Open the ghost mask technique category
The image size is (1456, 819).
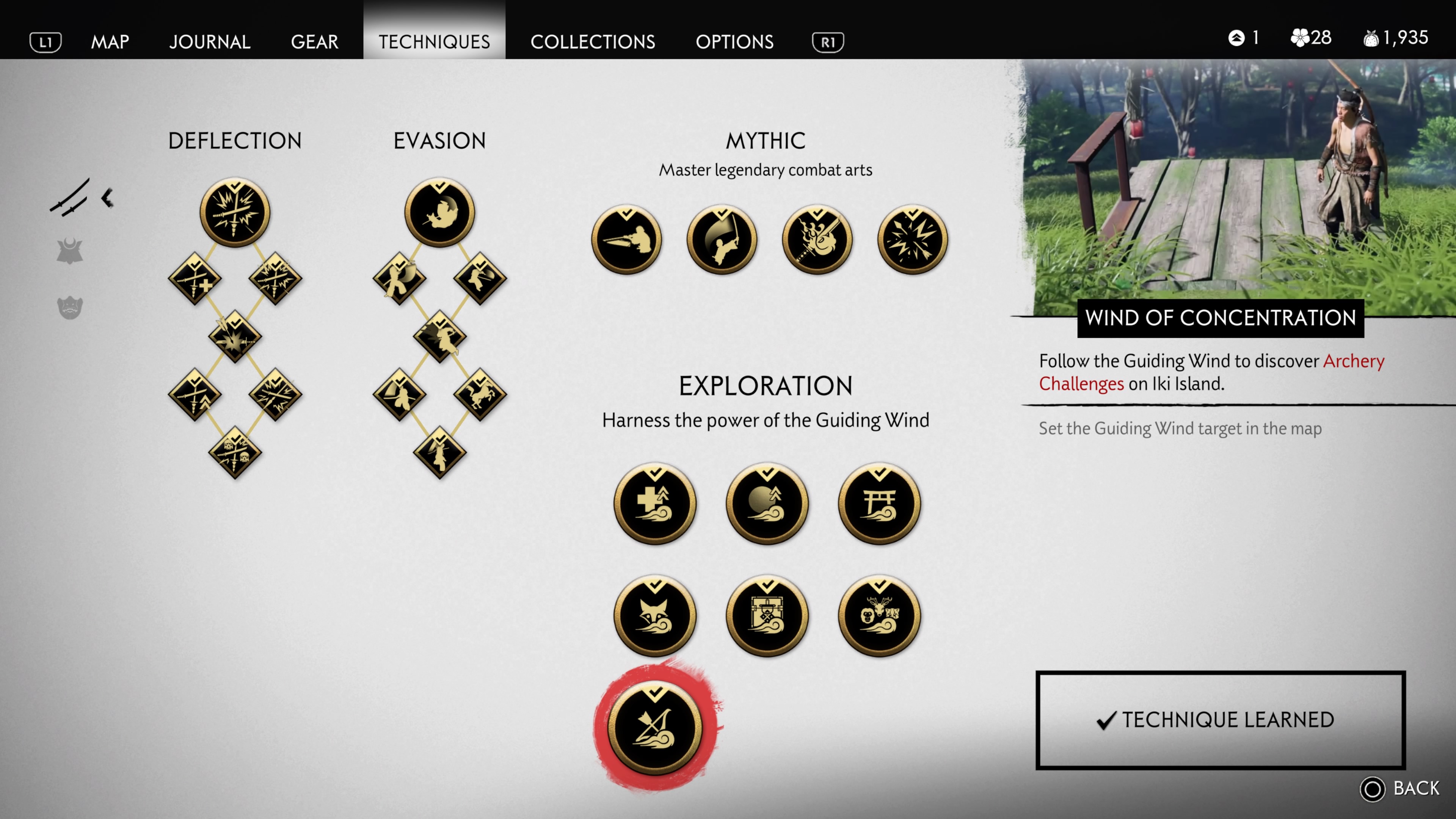(x=69, y=308)
